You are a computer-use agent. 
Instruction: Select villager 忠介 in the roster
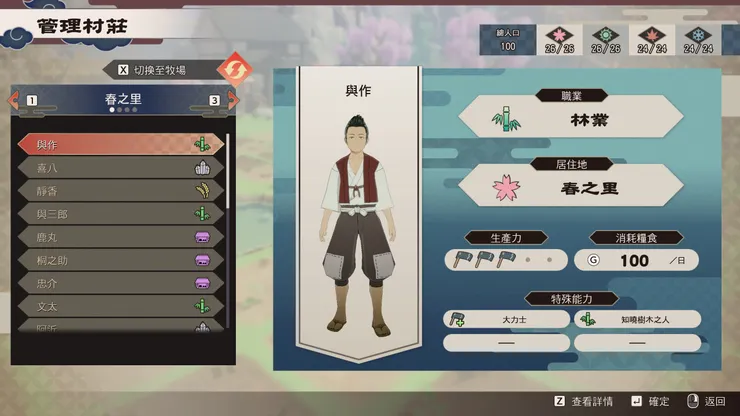pos(120,282)
